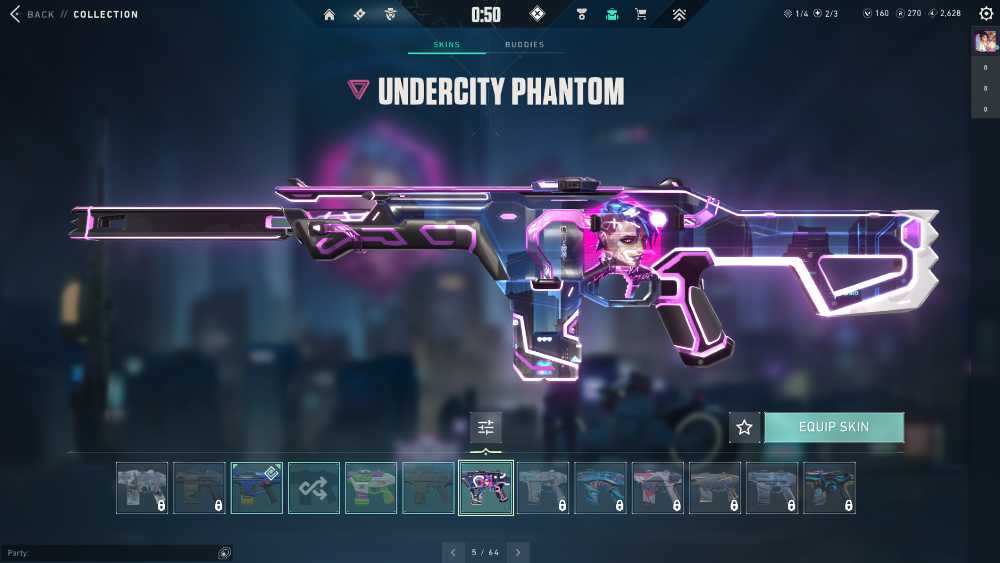The height and width of the screenshot is (563, 1000).
Task: Open the settings gear
Action: pyautogui.click(x=986, y=14)
